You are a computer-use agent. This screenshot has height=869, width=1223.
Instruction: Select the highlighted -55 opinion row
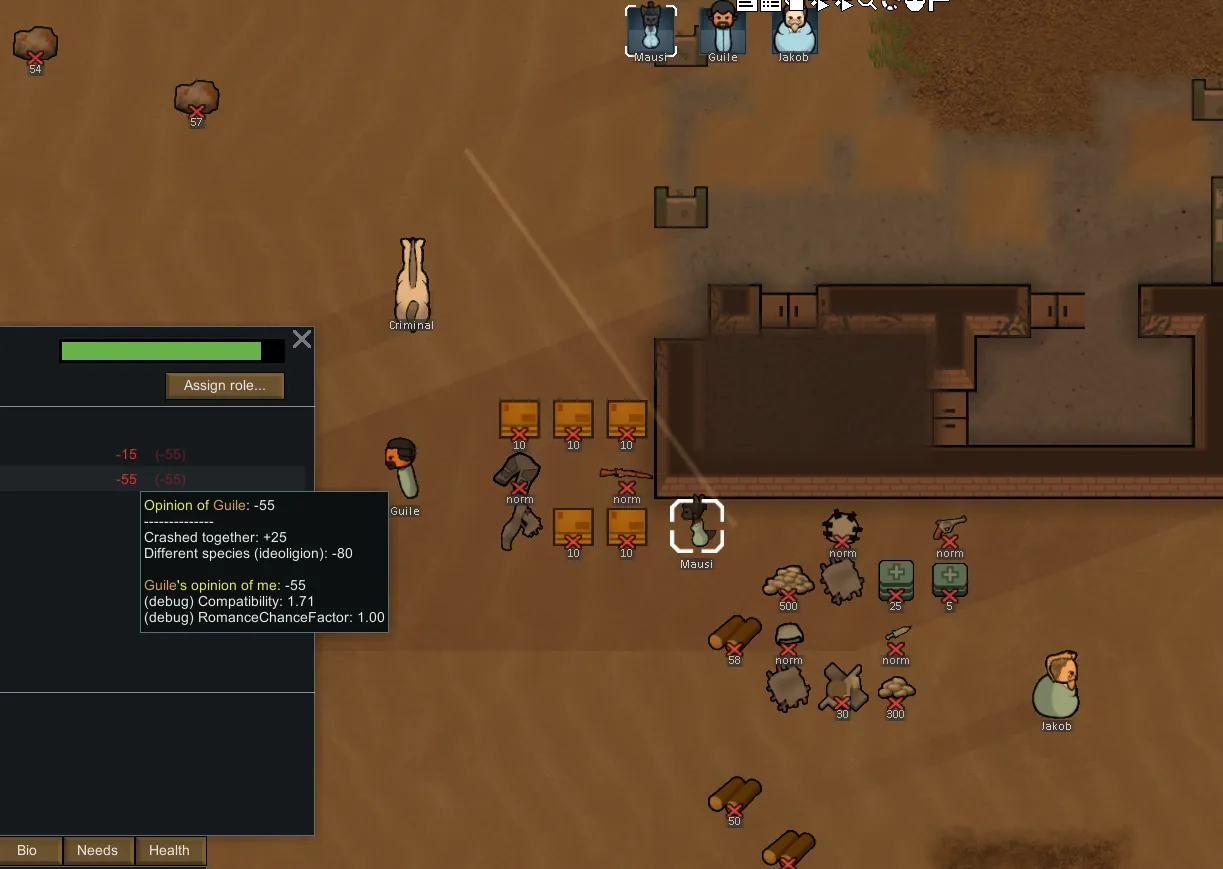point(150,479)
